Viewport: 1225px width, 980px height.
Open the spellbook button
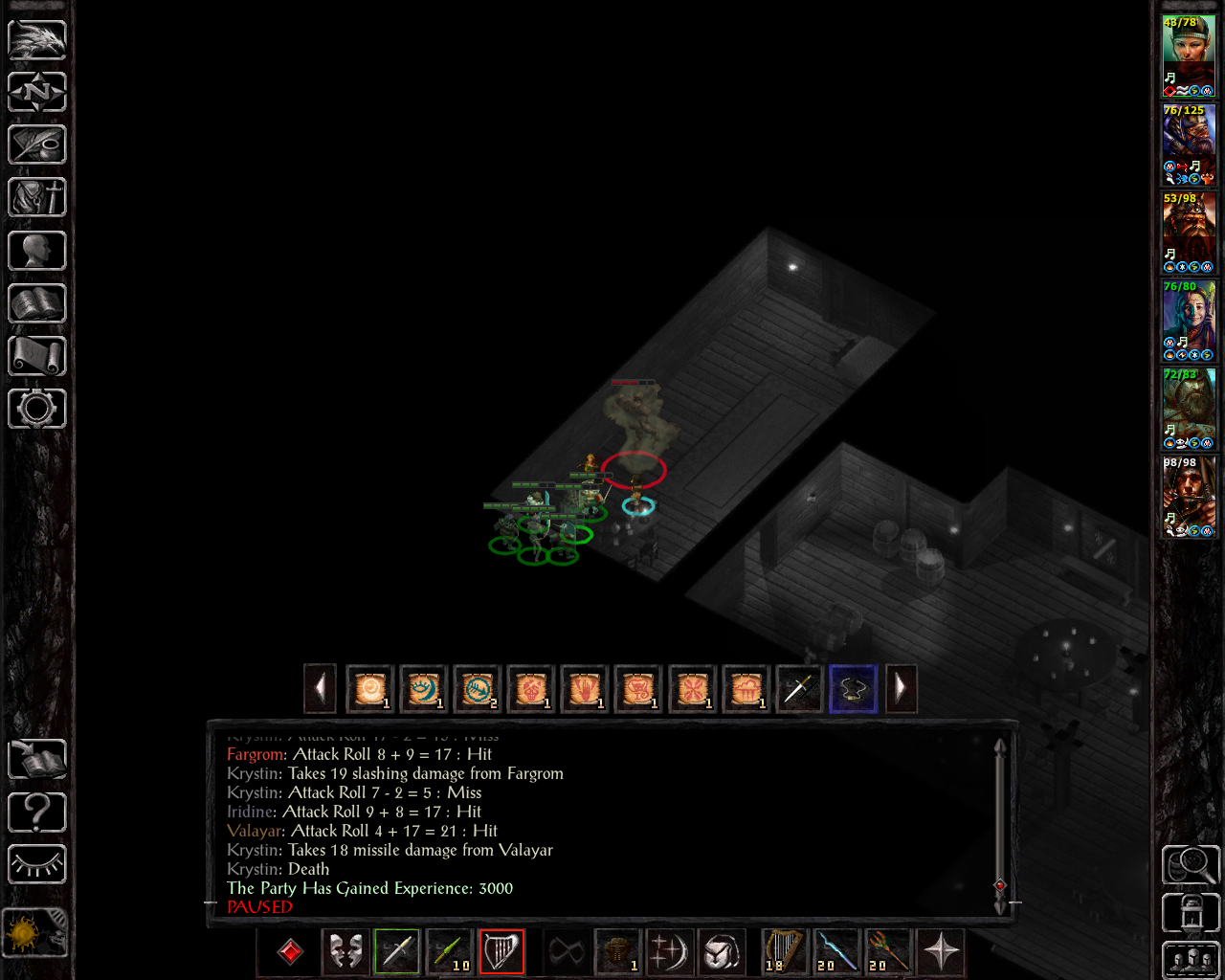[37, 303]
